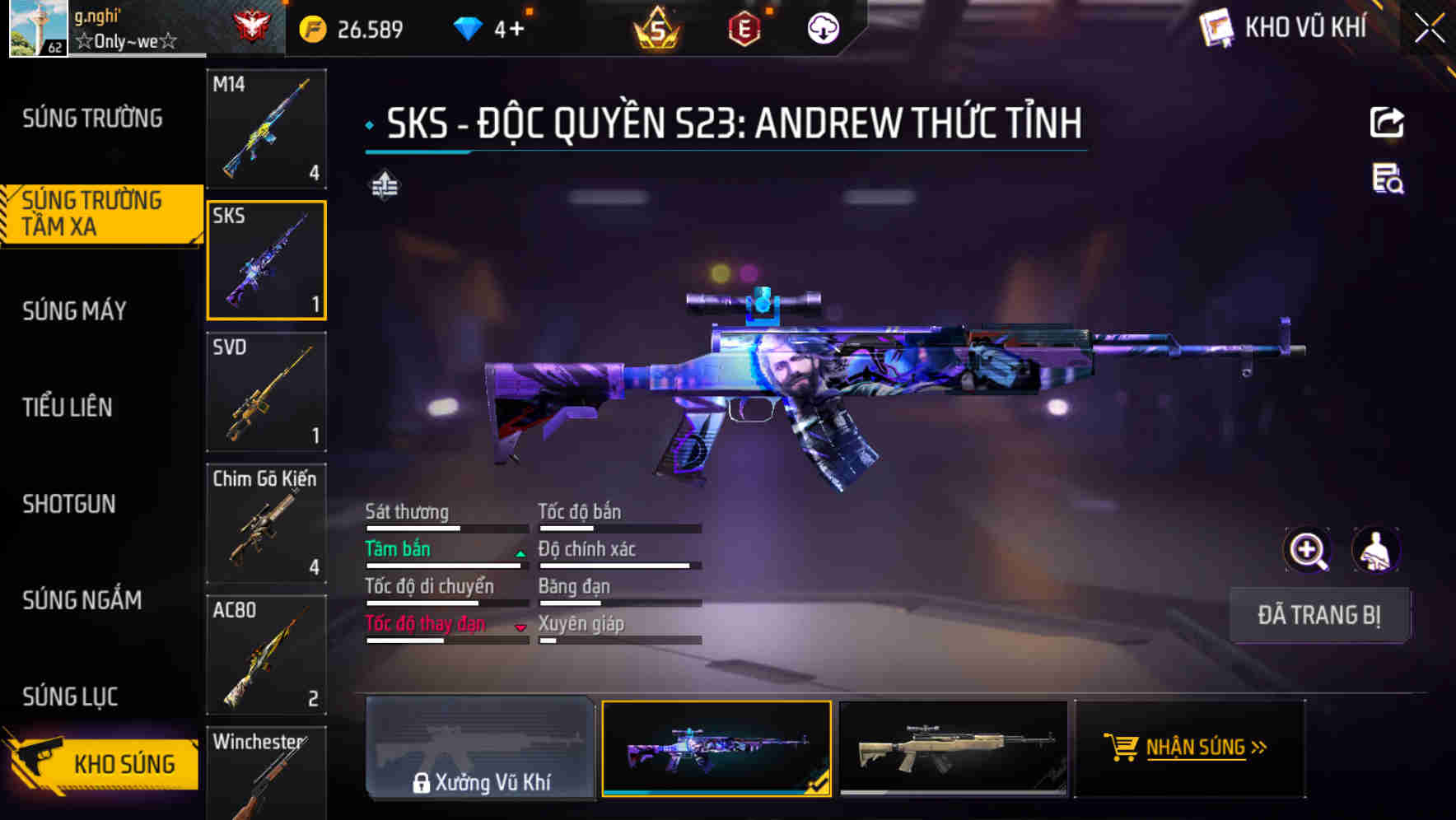Switch to the Súng Máy category
The width and height of the screenshot is (1456, 820).
(x=74, y=310)
